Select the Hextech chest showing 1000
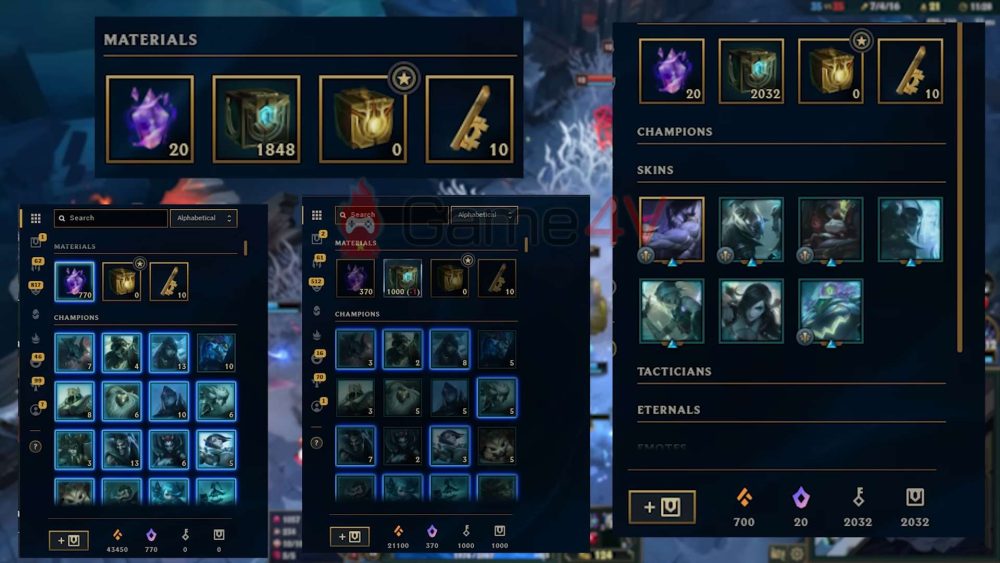Image resolution: width=1000 pixels, height=563 pixels. point(402,278)
